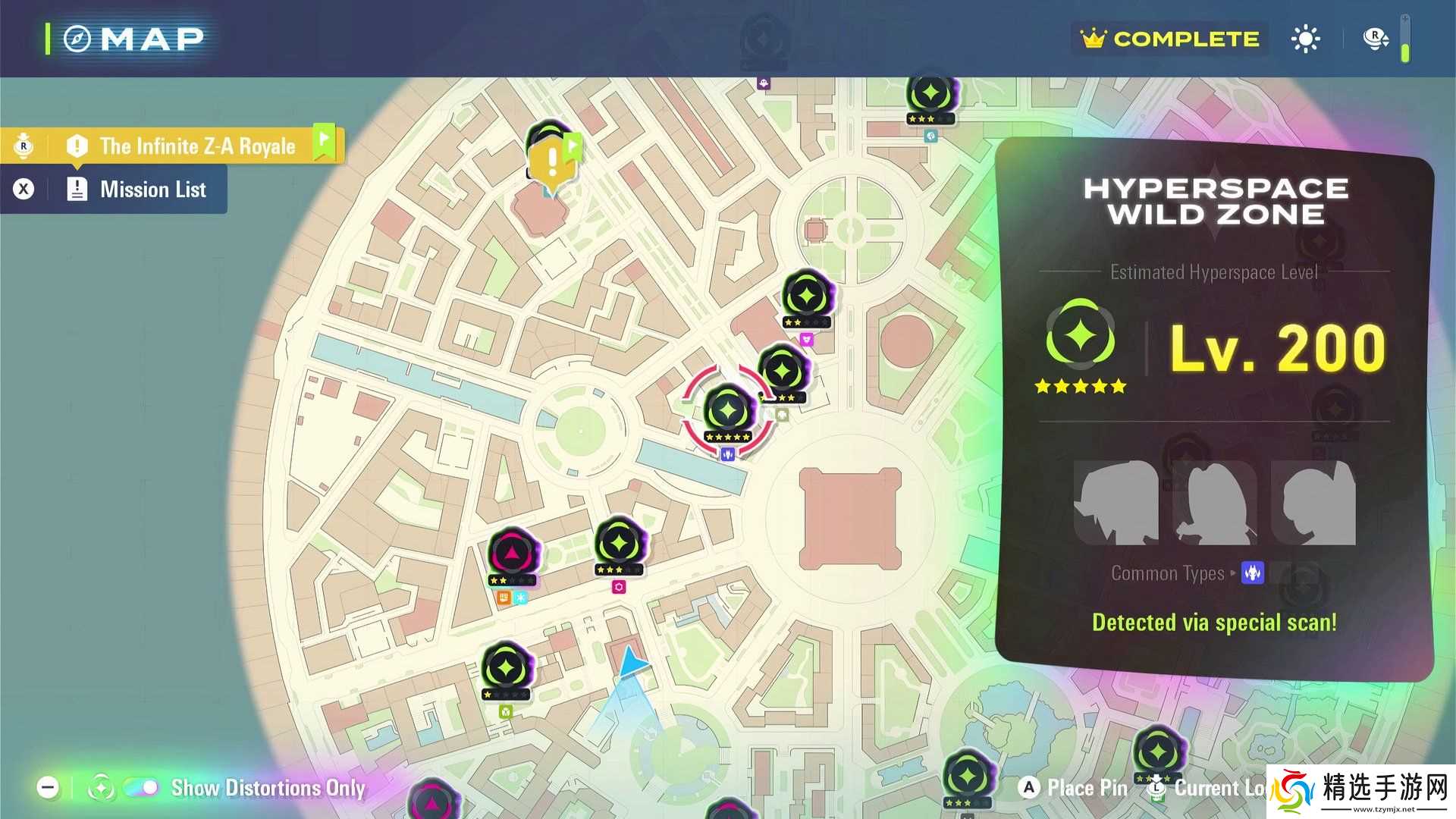Viewport: 1456px width, 819px height.
Task: Toggle Show Distortions Only switch
Action: (141, 788)
